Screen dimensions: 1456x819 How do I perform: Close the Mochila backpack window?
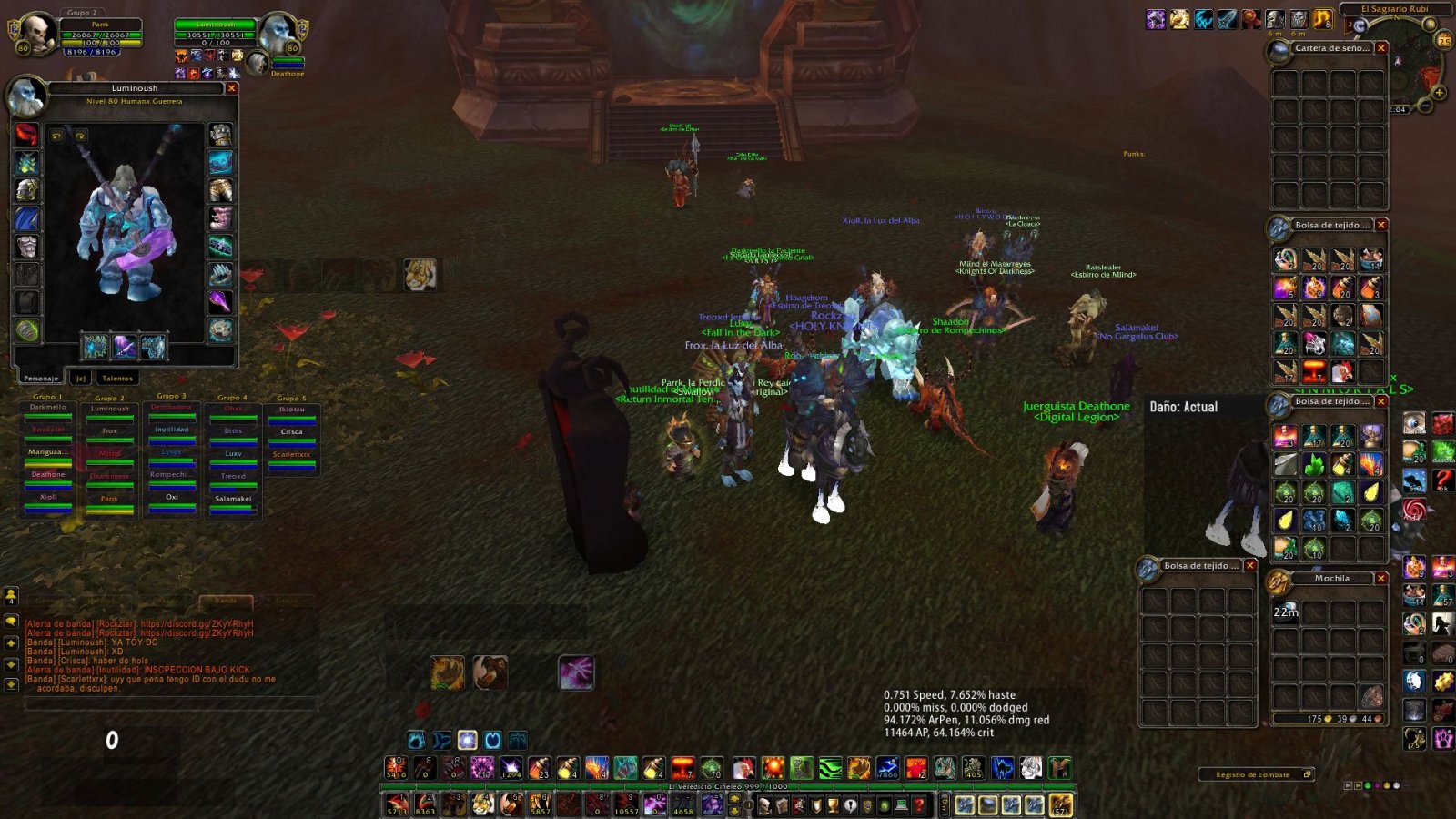pos(1381,578)
